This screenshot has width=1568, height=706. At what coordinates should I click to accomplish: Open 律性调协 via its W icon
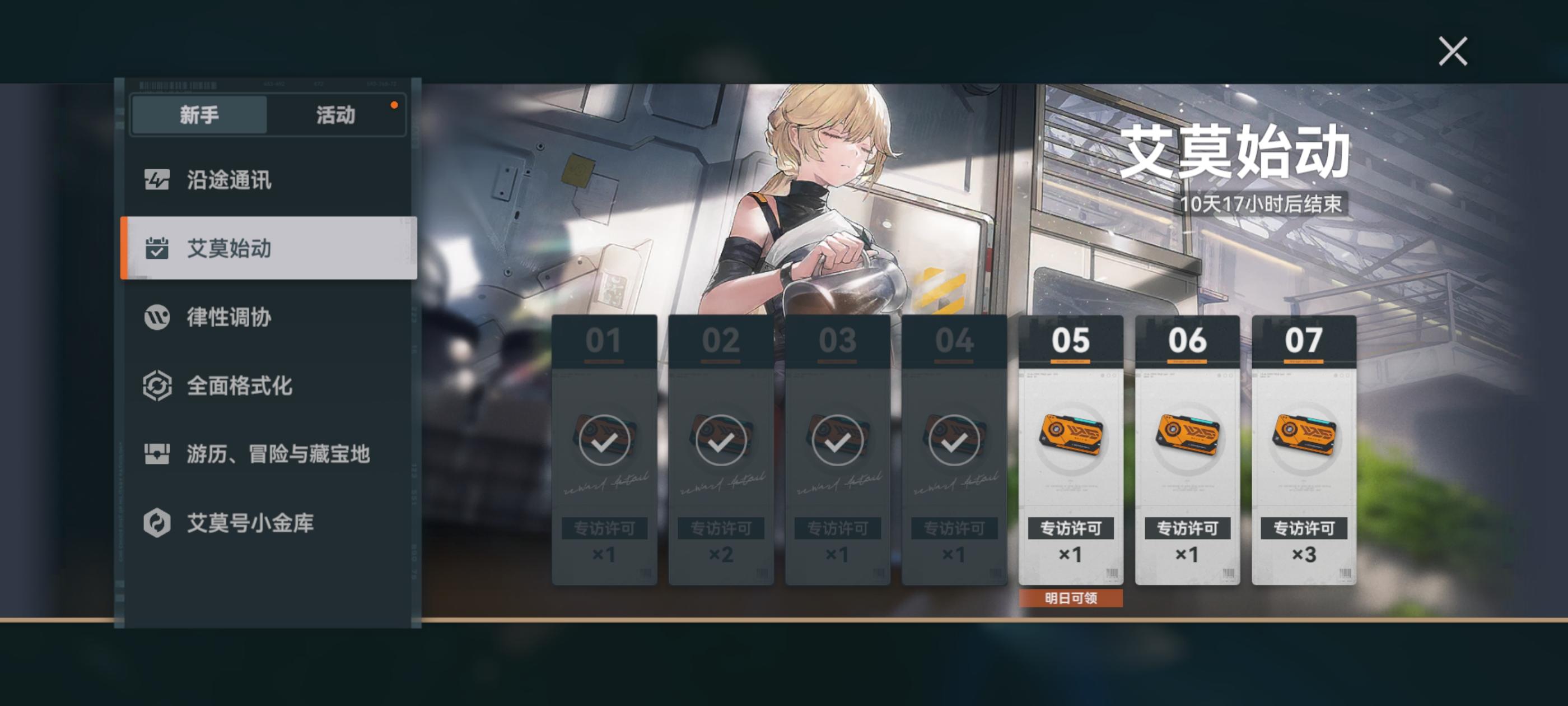[x=157, y=317]
